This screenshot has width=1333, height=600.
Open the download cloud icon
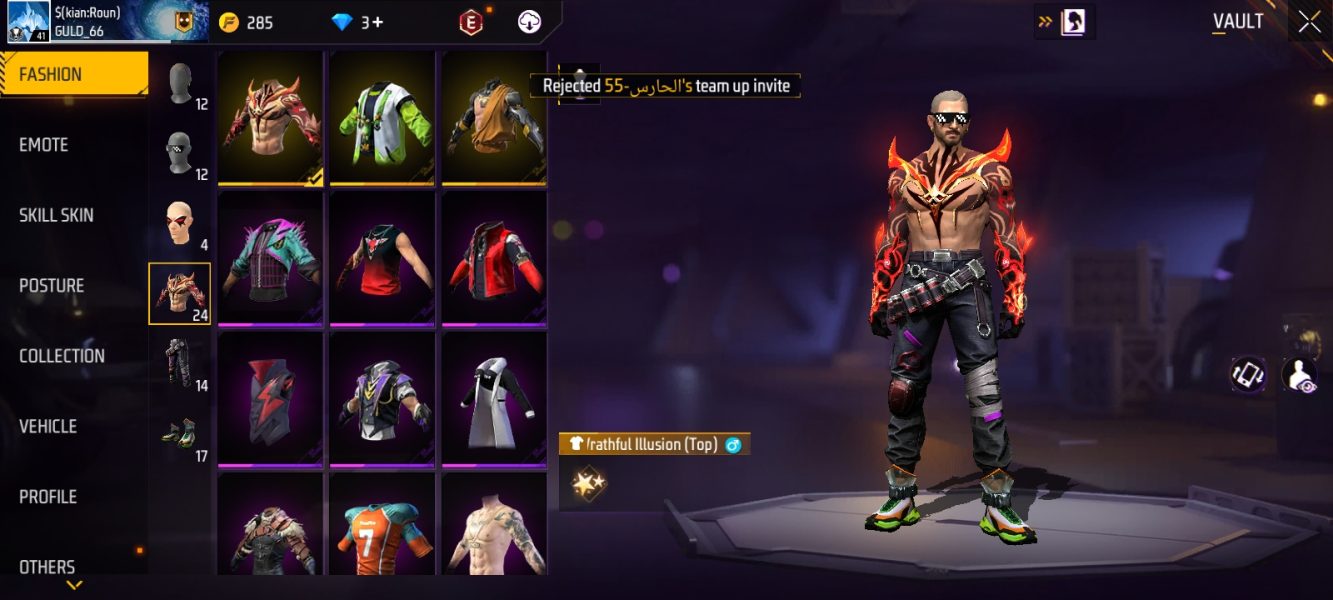[529, 22]
